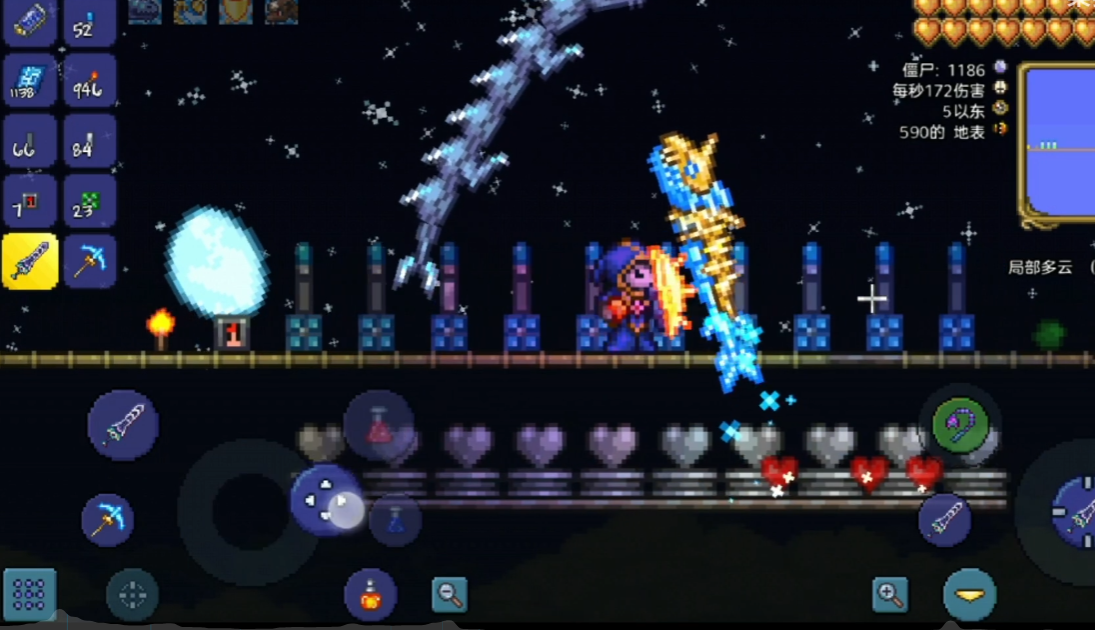The height and width of the screenshot is (630, 1095).
Task: Use the red healing potion quick button
Action: (x=379, y=425)
